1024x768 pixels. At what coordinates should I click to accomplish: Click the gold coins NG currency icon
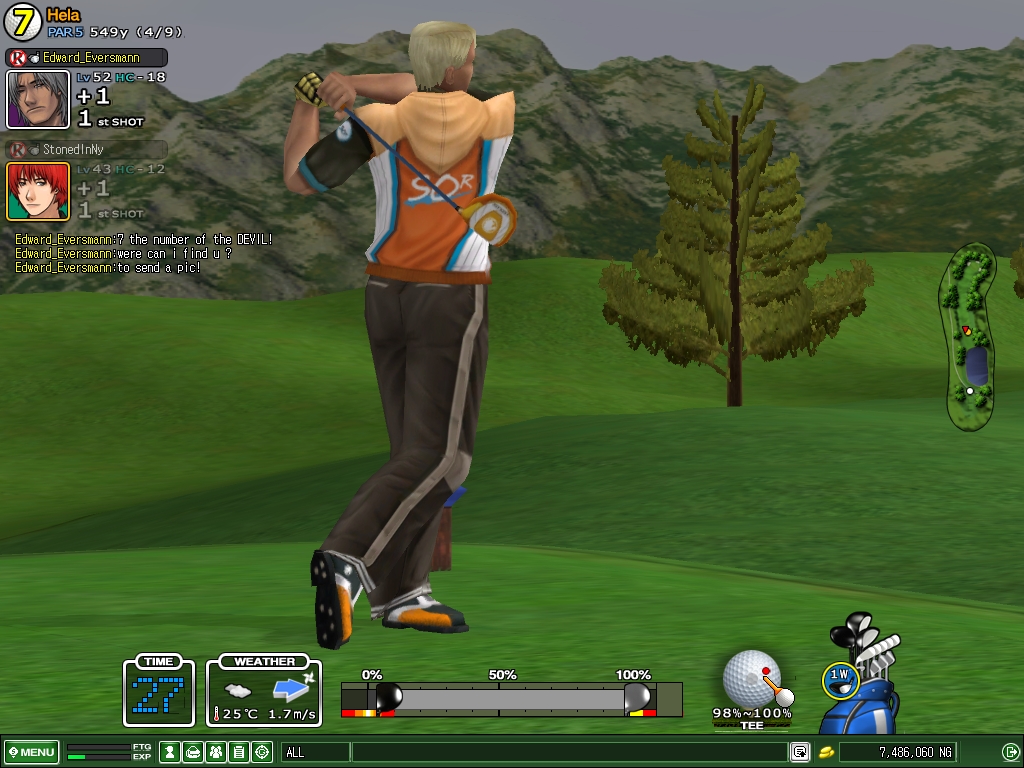[x=827, y=752]
